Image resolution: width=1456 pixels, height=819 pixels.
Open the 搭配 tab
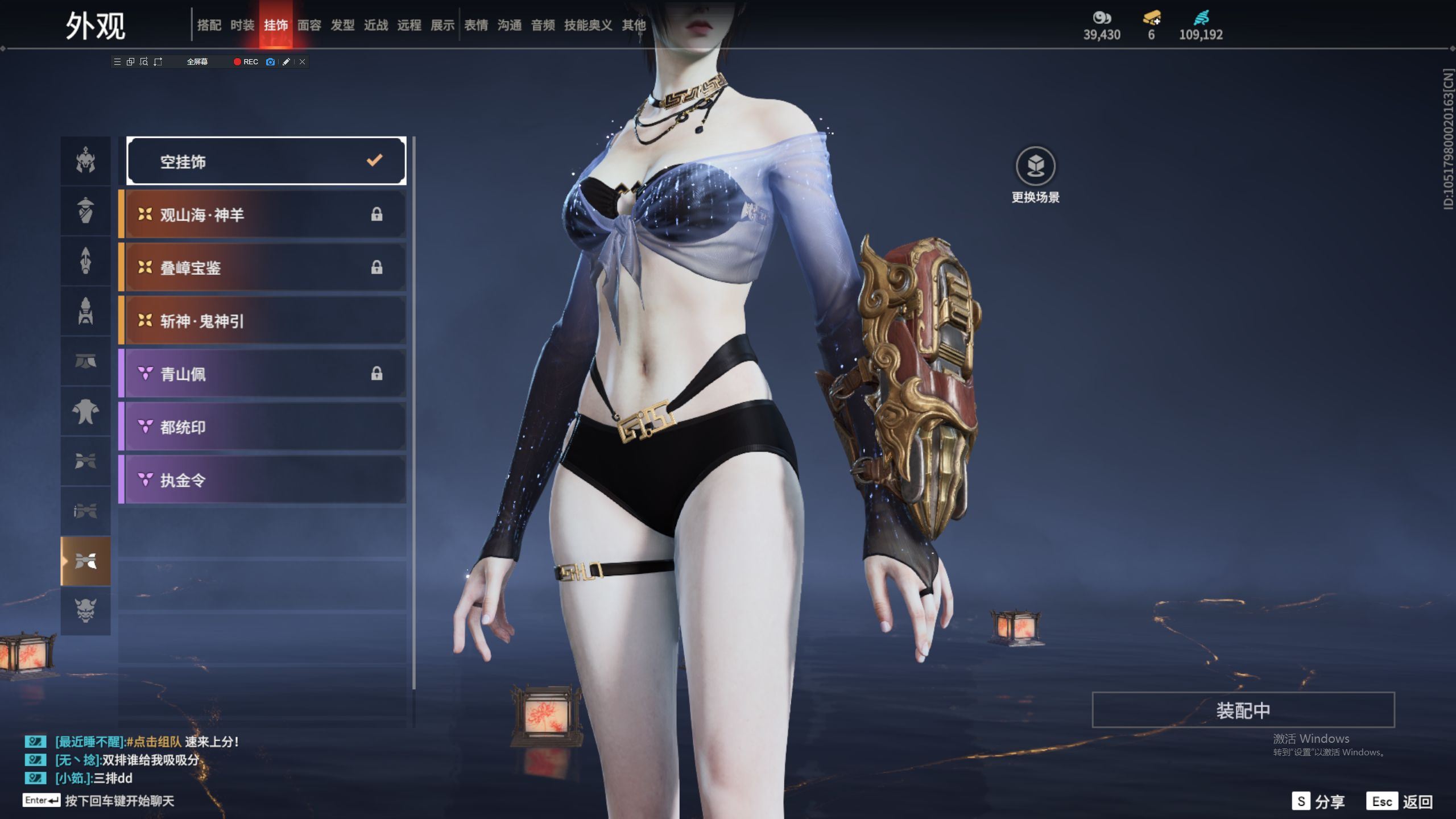coord(209,25)
